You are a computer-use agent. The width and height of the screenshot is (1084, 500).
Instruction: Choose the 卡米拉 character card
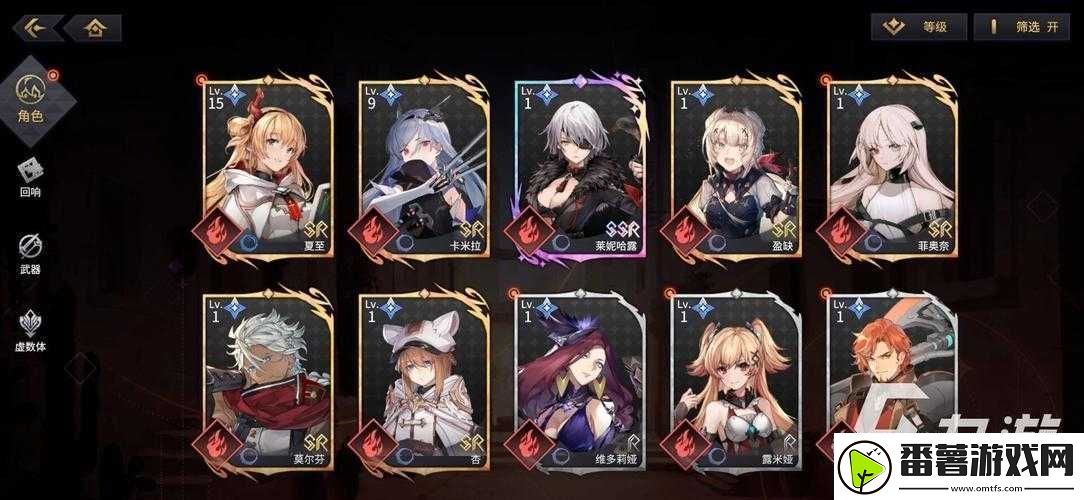coord(423,167)
